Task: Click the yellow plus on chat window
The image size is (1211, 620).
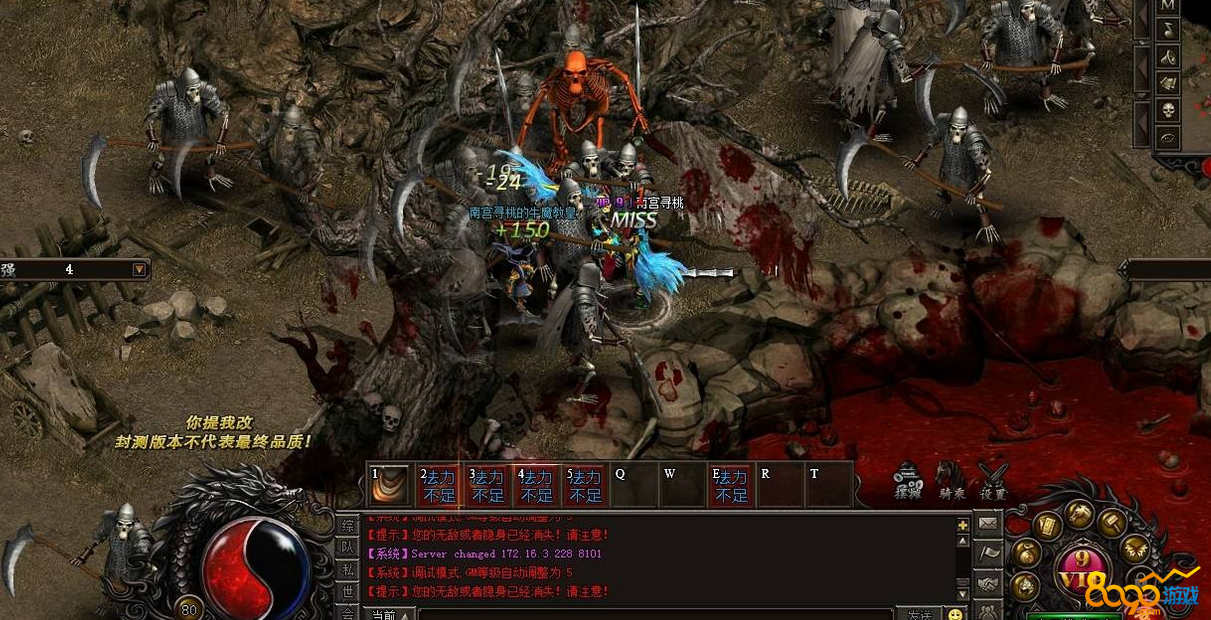Action: pyautogui.click(x=962, y=525)
